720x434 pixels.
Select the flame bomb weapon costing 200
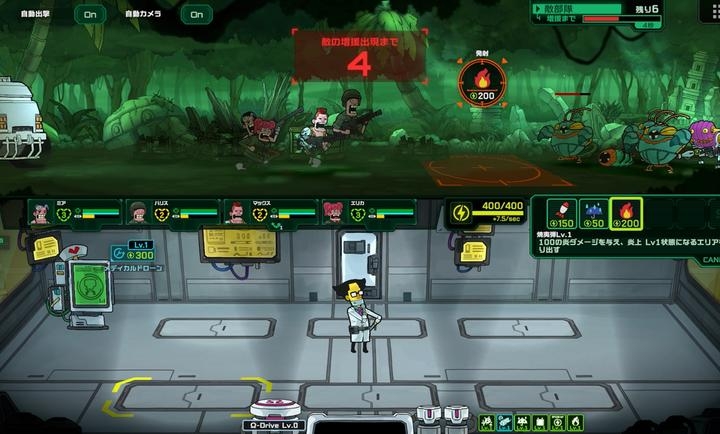click(626, 213)
